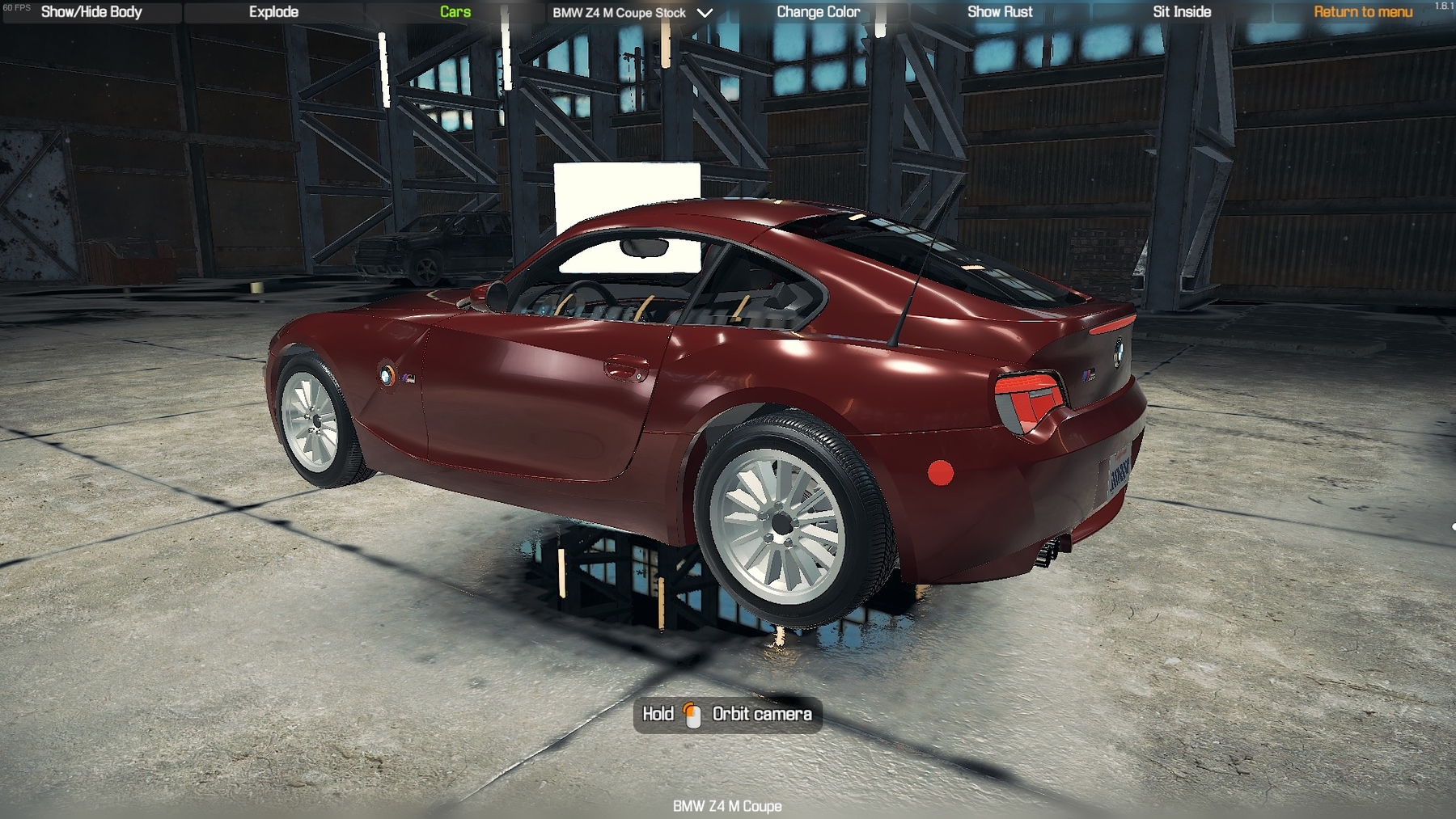Select the Cars tab

[455, 12]
